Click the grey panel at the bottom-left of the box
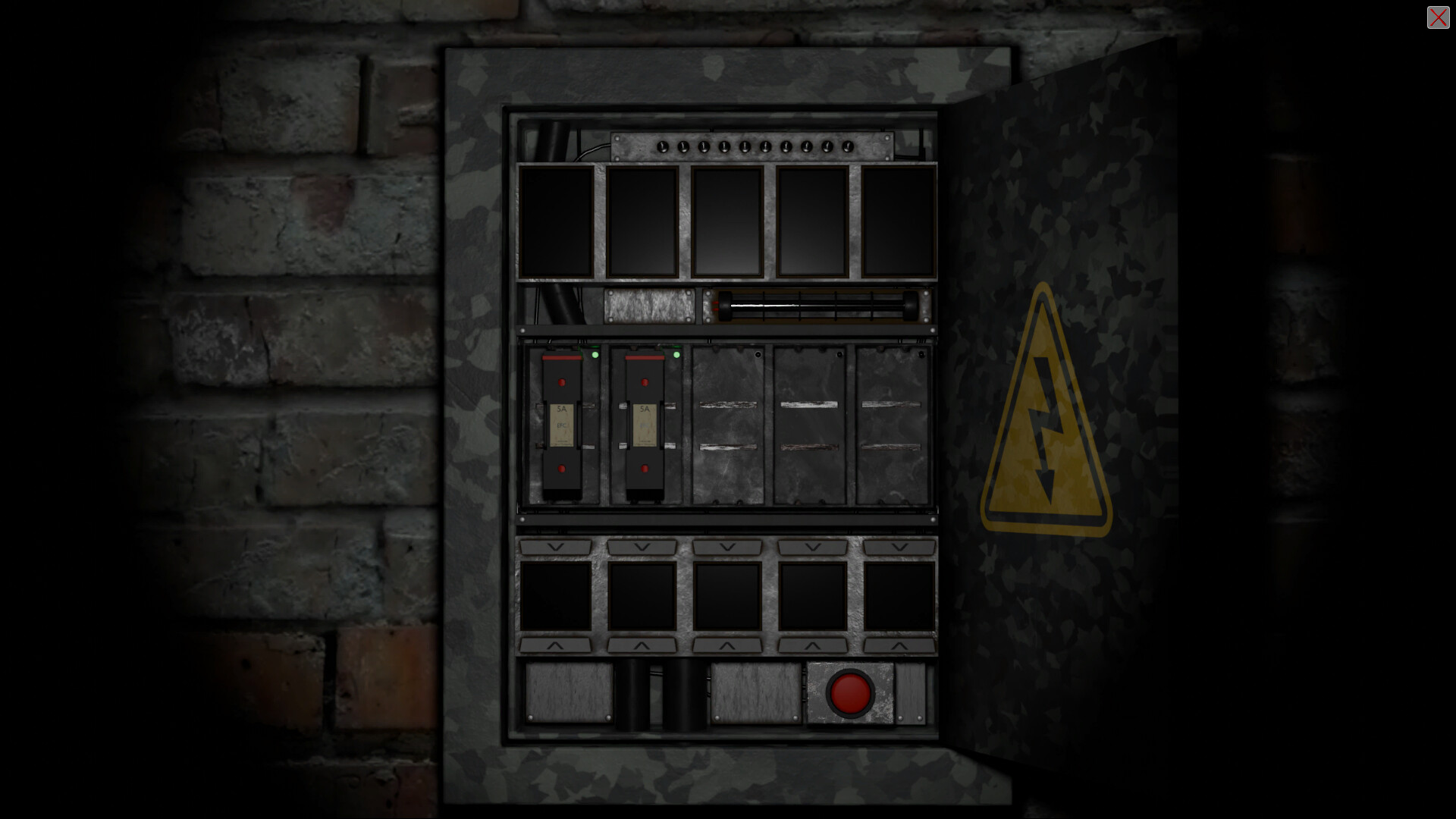Image resolution: width=1456 pixels, height=819 pixels. 569,692
